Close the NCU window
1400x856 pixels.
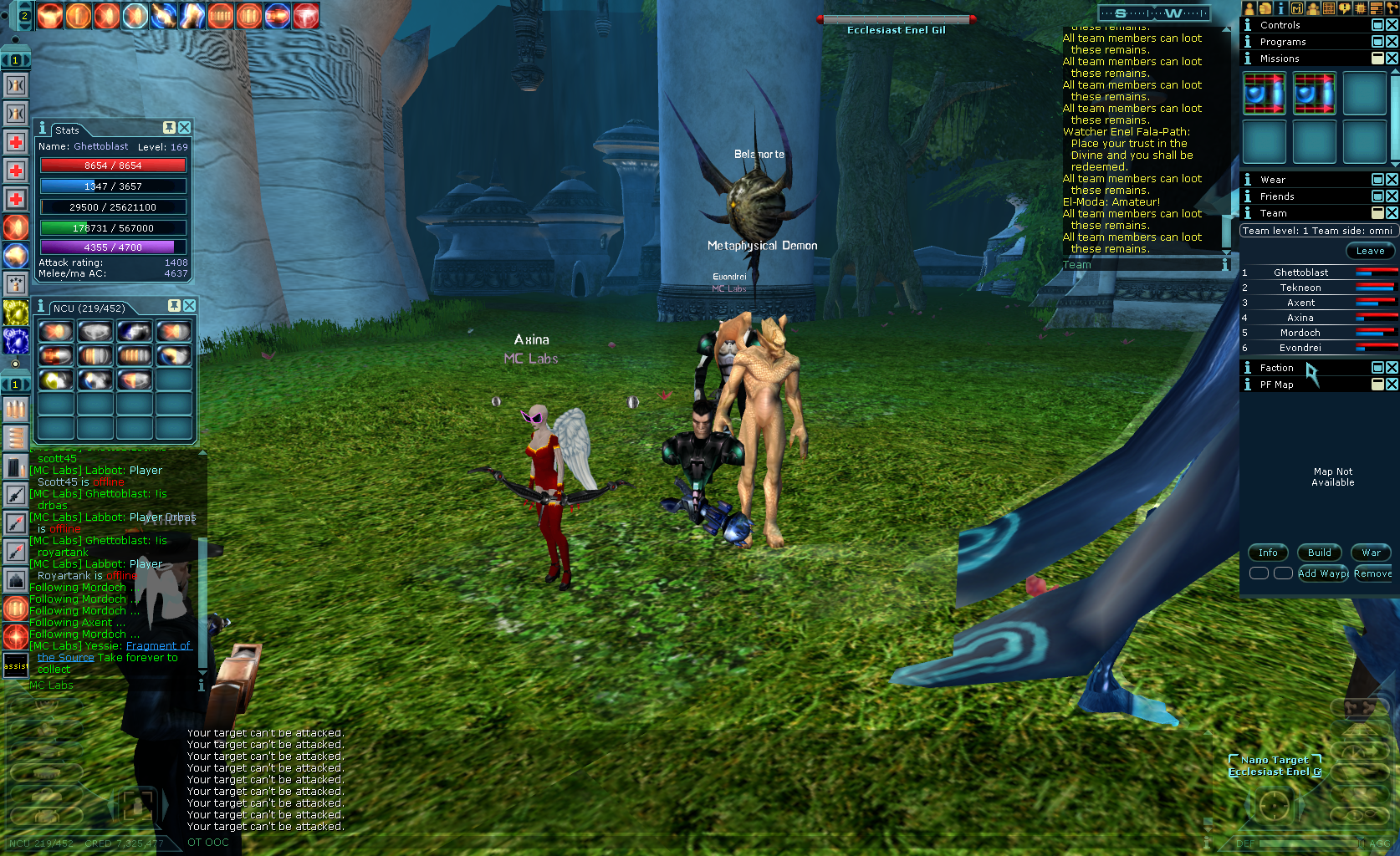click(x=190, y=306)
